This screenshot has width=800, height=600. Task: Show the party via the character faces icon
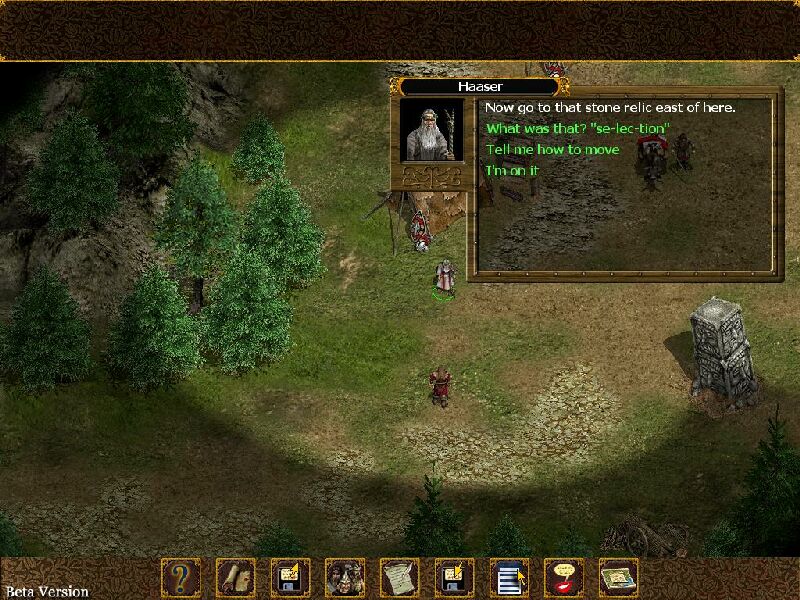[x=345, y=578]
